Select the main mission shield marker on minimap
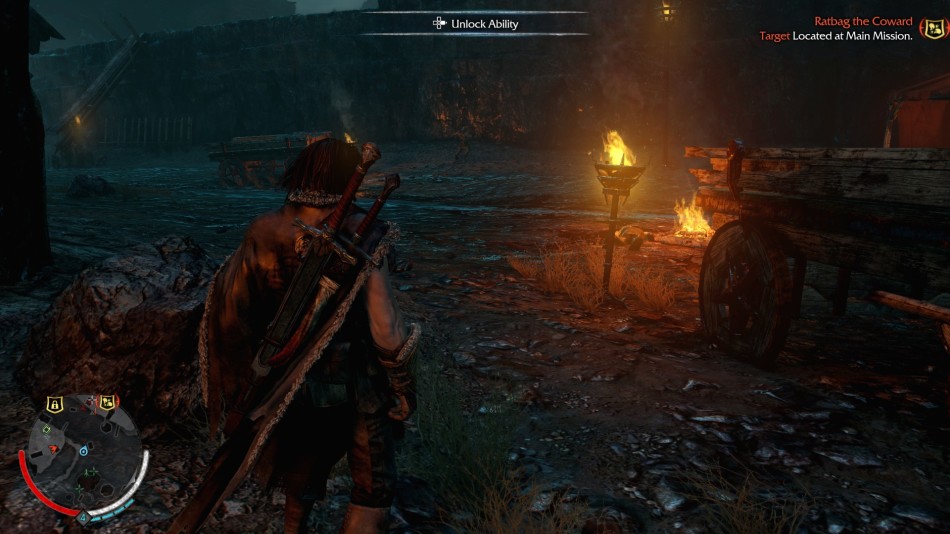 (107, 402)
